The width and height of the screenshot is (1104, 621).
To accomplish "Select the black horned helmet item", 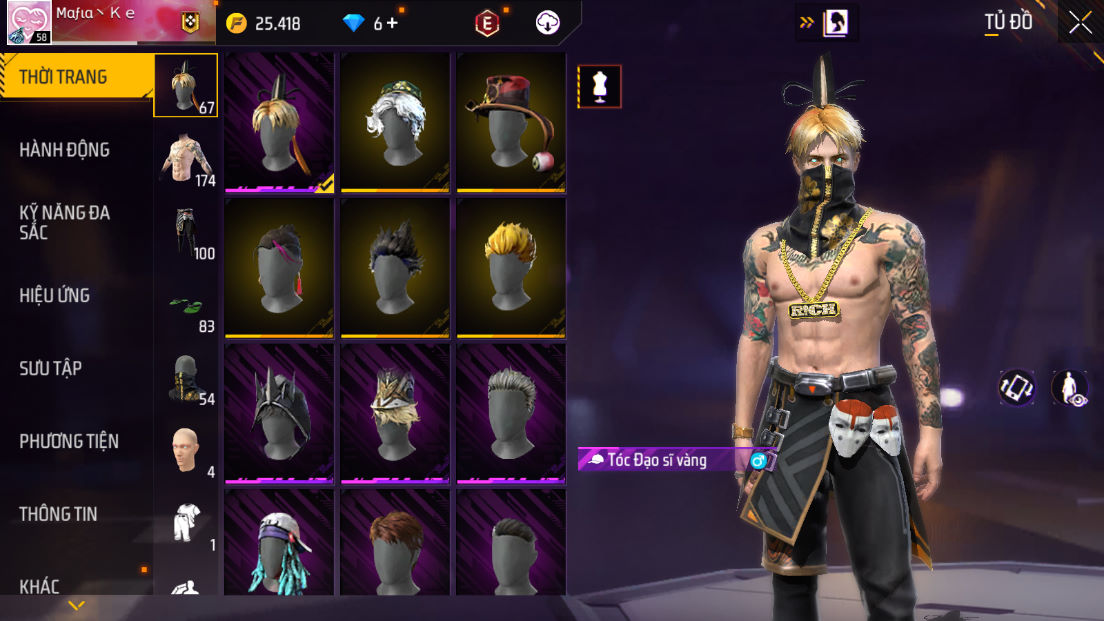I will (x=279, y=412).
